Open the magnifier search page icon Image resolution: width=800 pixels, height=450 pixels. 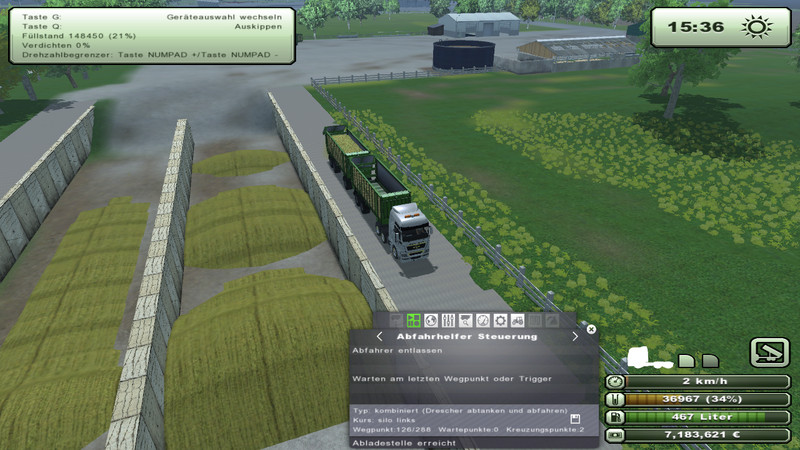click(465, 320)
